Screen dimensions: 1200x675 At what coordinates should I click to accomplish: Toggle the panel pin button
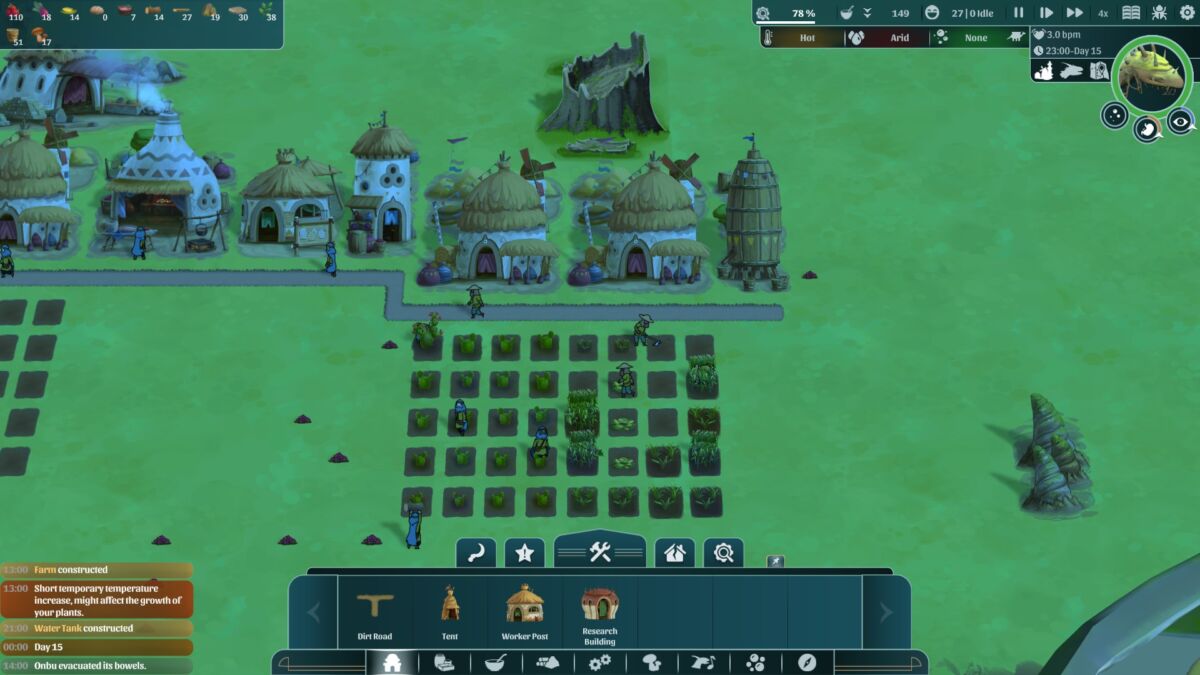click(775, 562)
